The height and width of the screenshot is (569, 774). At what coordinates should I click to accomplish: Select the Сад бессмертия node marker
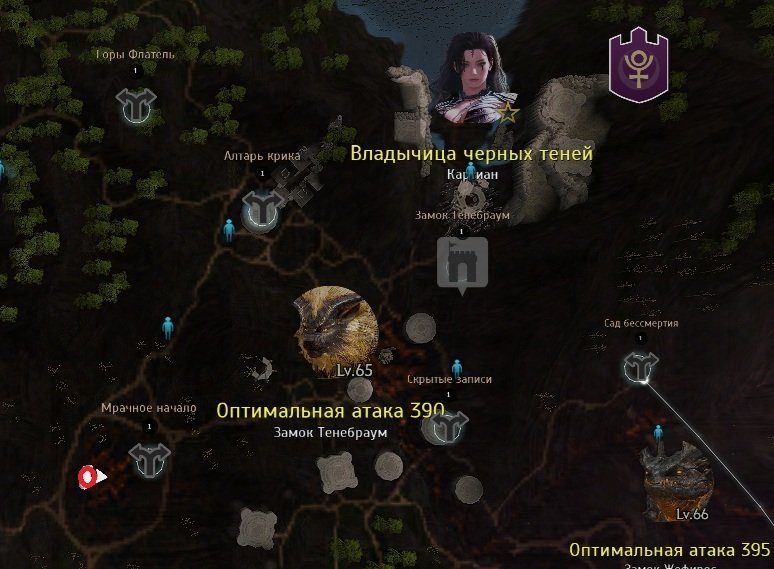640,367
